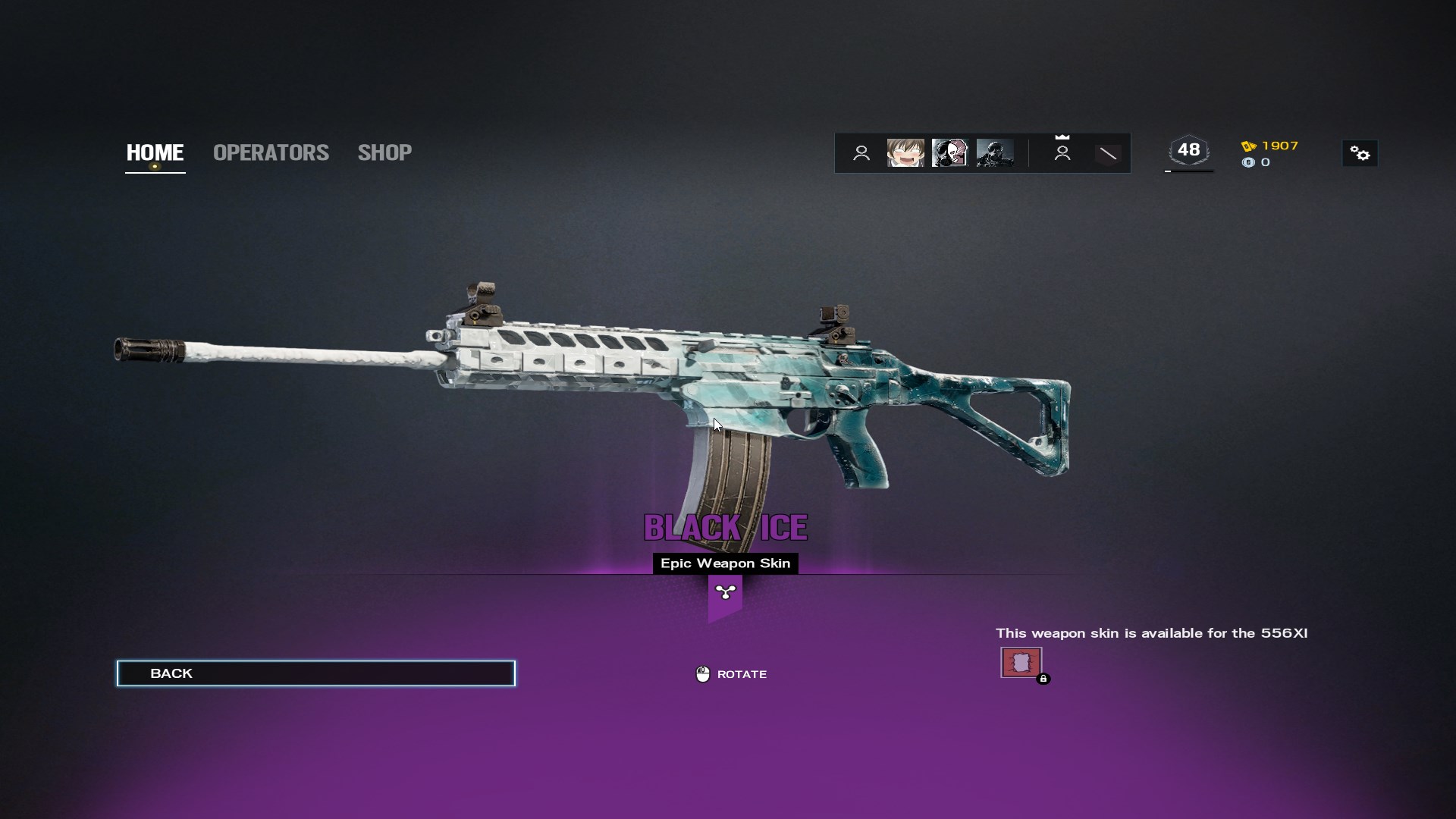
Task: Click the locked 556XI operator icon
Action: 1021,663
